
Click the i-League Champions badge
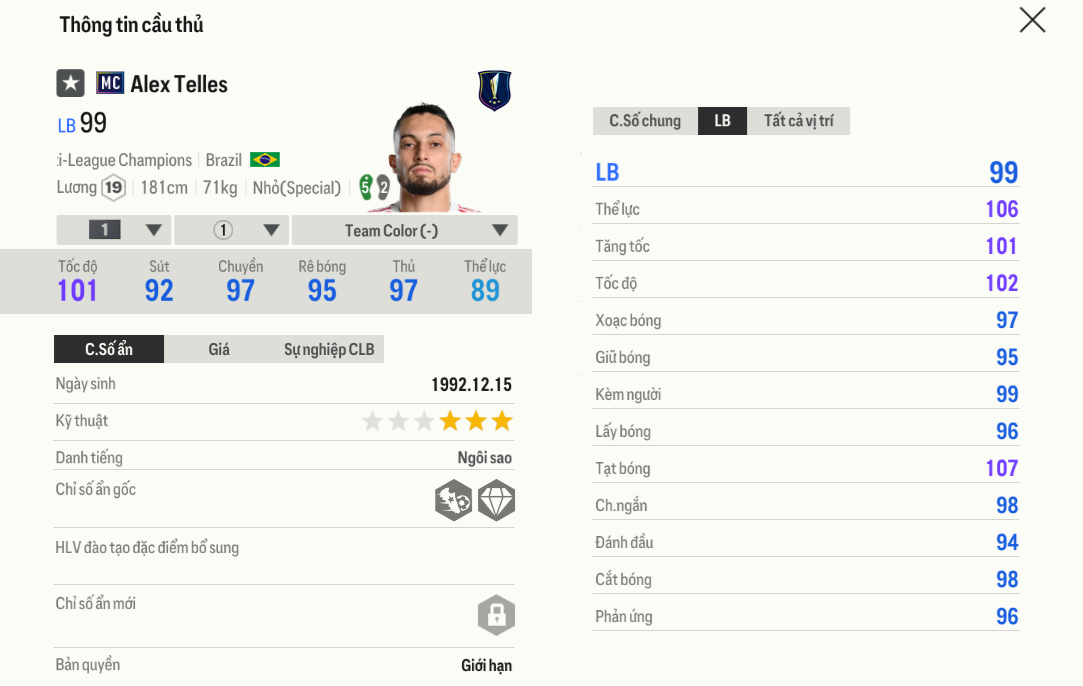(494, 90)
